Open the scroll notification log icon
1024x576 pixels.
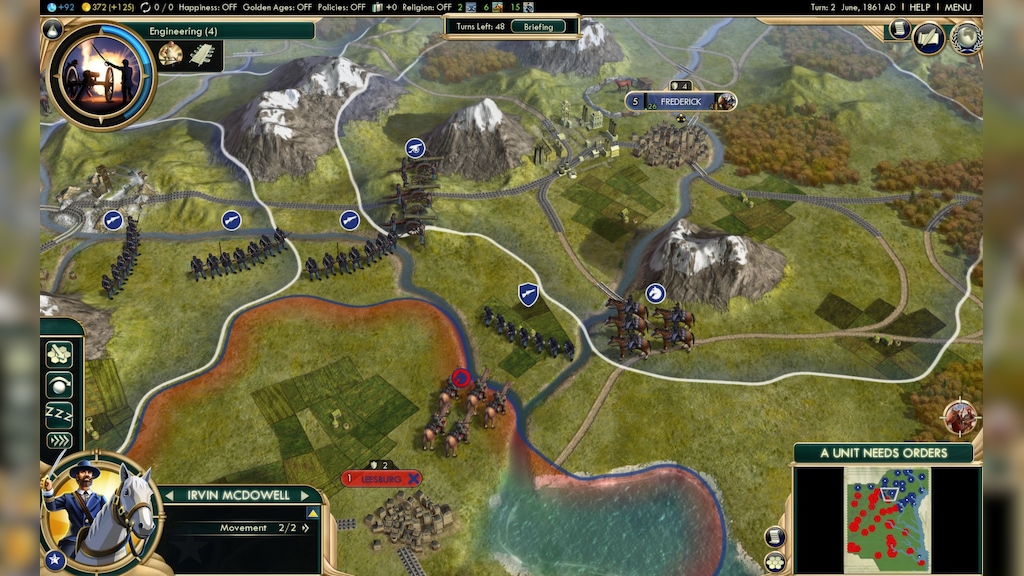click(x=899, y=32)
